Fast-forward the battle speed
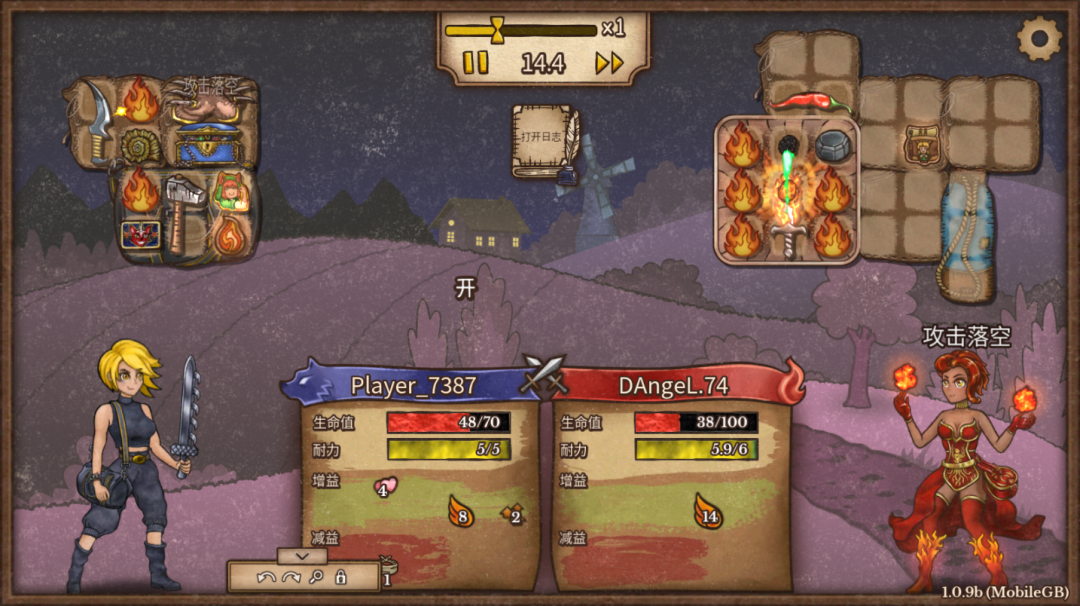1080x606 pixels. pyautogui.click(x=609, y=63)
